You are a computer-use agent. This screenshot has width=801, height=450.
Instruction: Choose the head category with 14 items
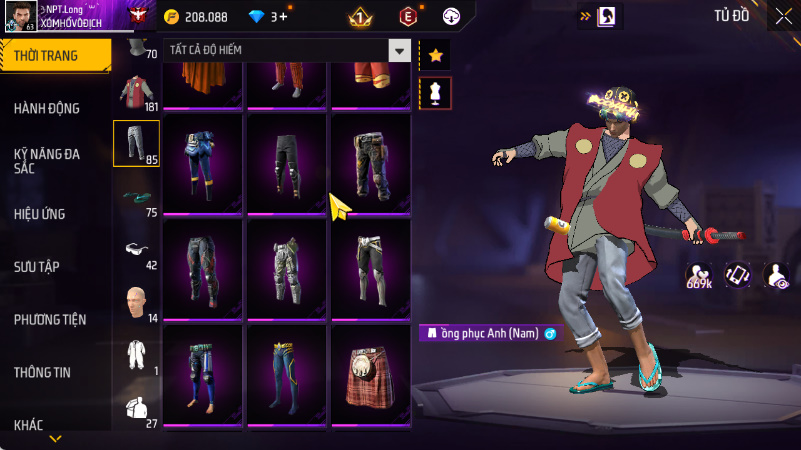tap(136, 301)
